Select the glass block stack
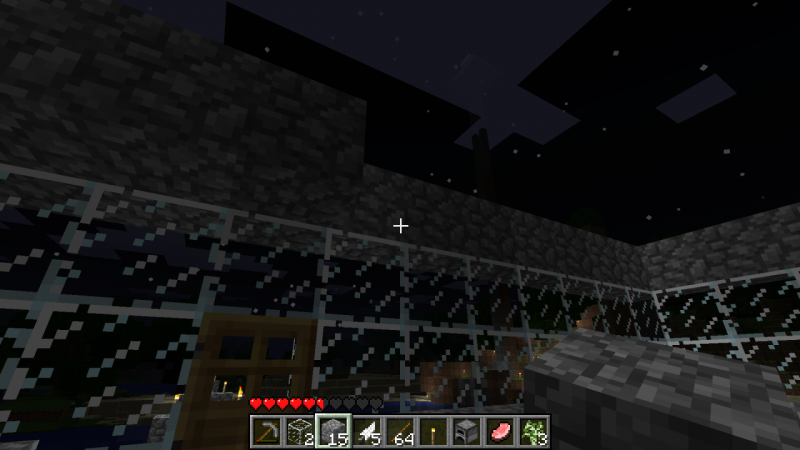Image resolution: width=800 pixels, height=450 pixels. pos(298,432)
